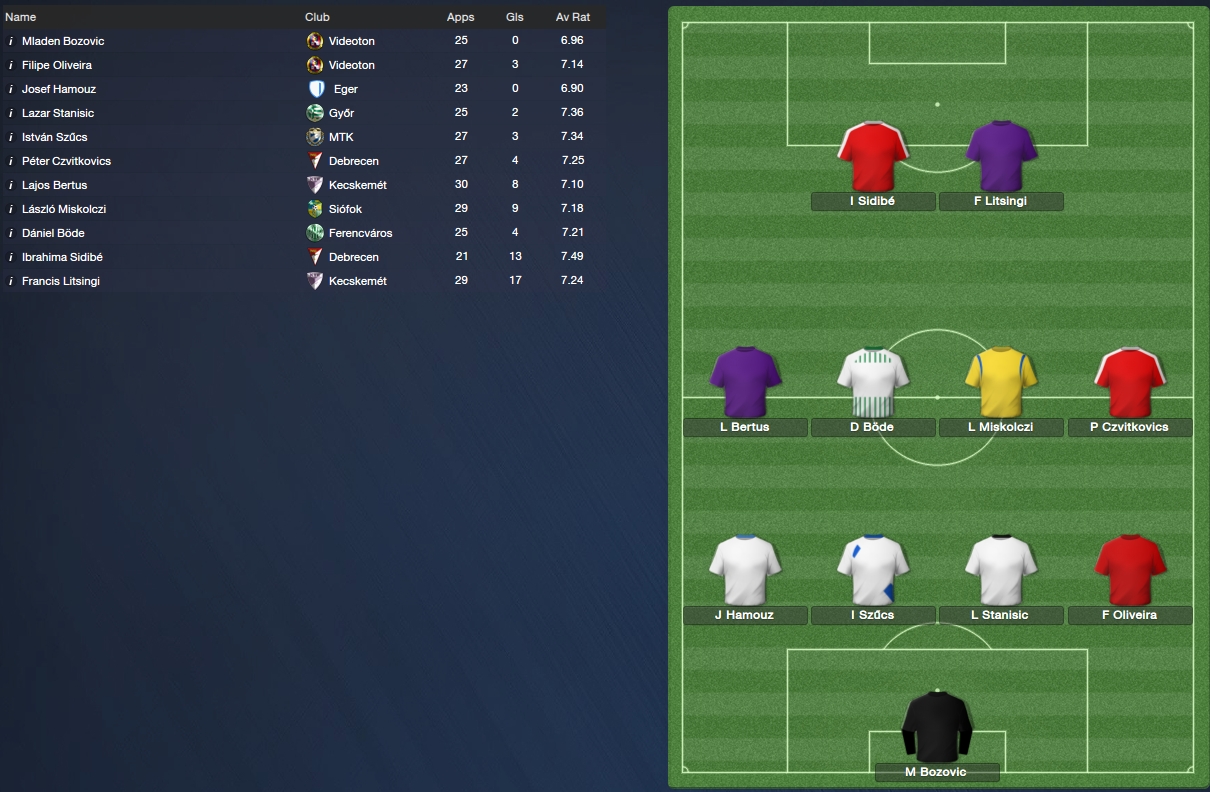Click the info icon beside Josef Hamouz
This screenshot has height=792, width=1210.
[x=11, y=89]
